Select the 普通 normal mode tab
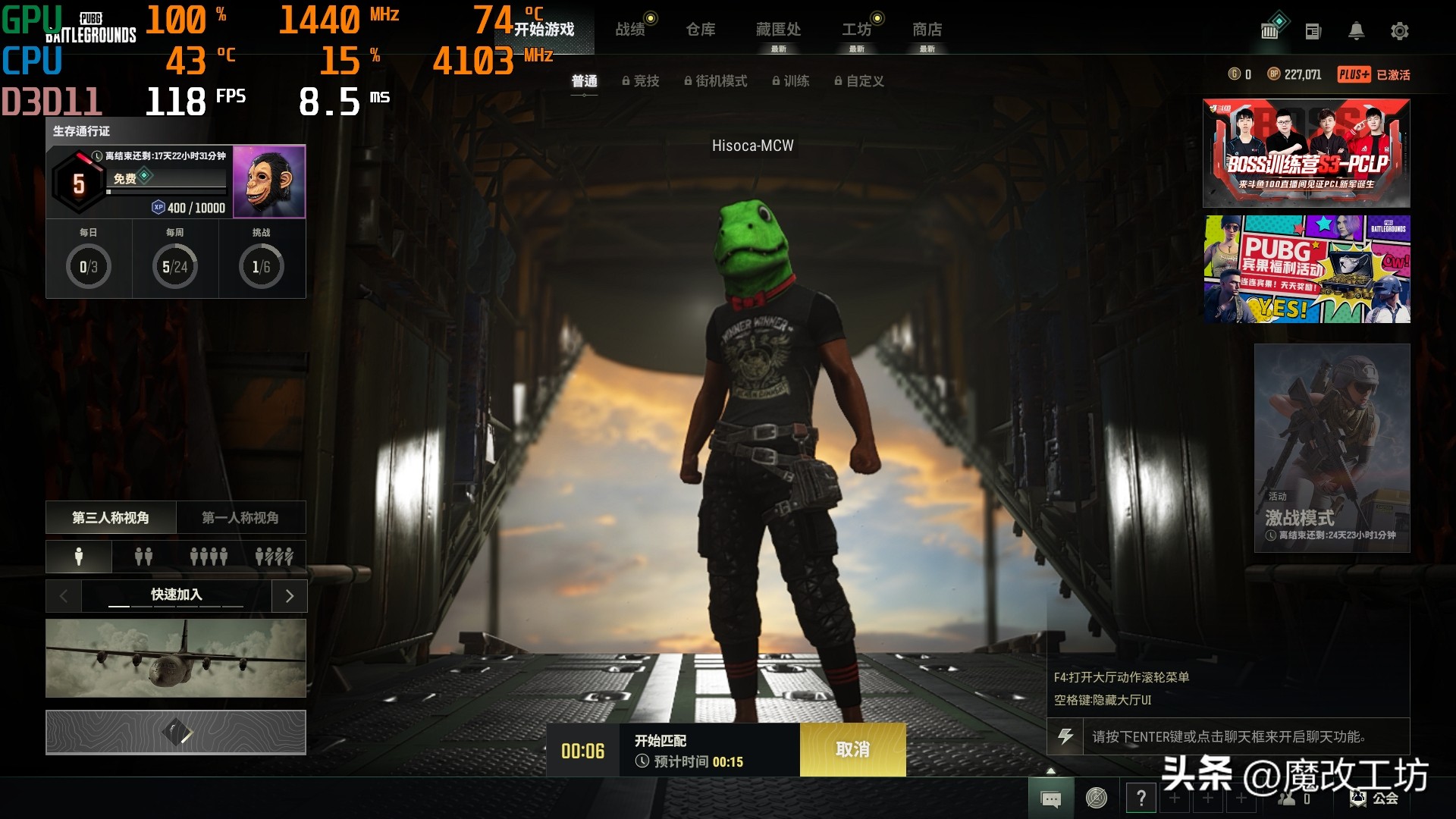Viewport: 1456px width, 819px height. [x=584, y=81]
